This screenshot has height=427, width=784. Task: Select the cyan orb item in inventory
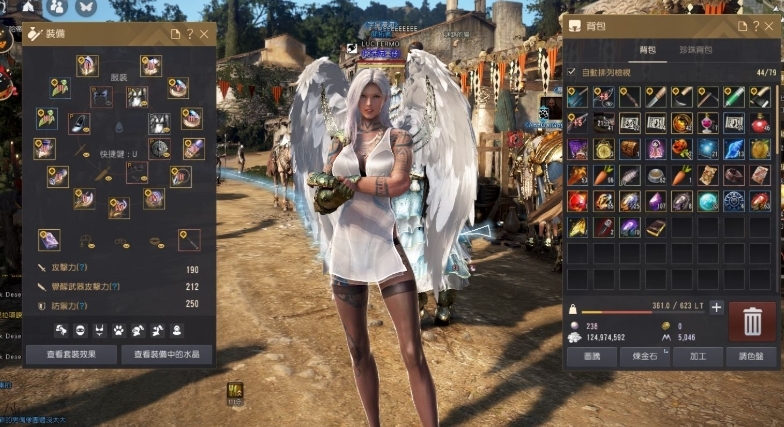point(708,201)
